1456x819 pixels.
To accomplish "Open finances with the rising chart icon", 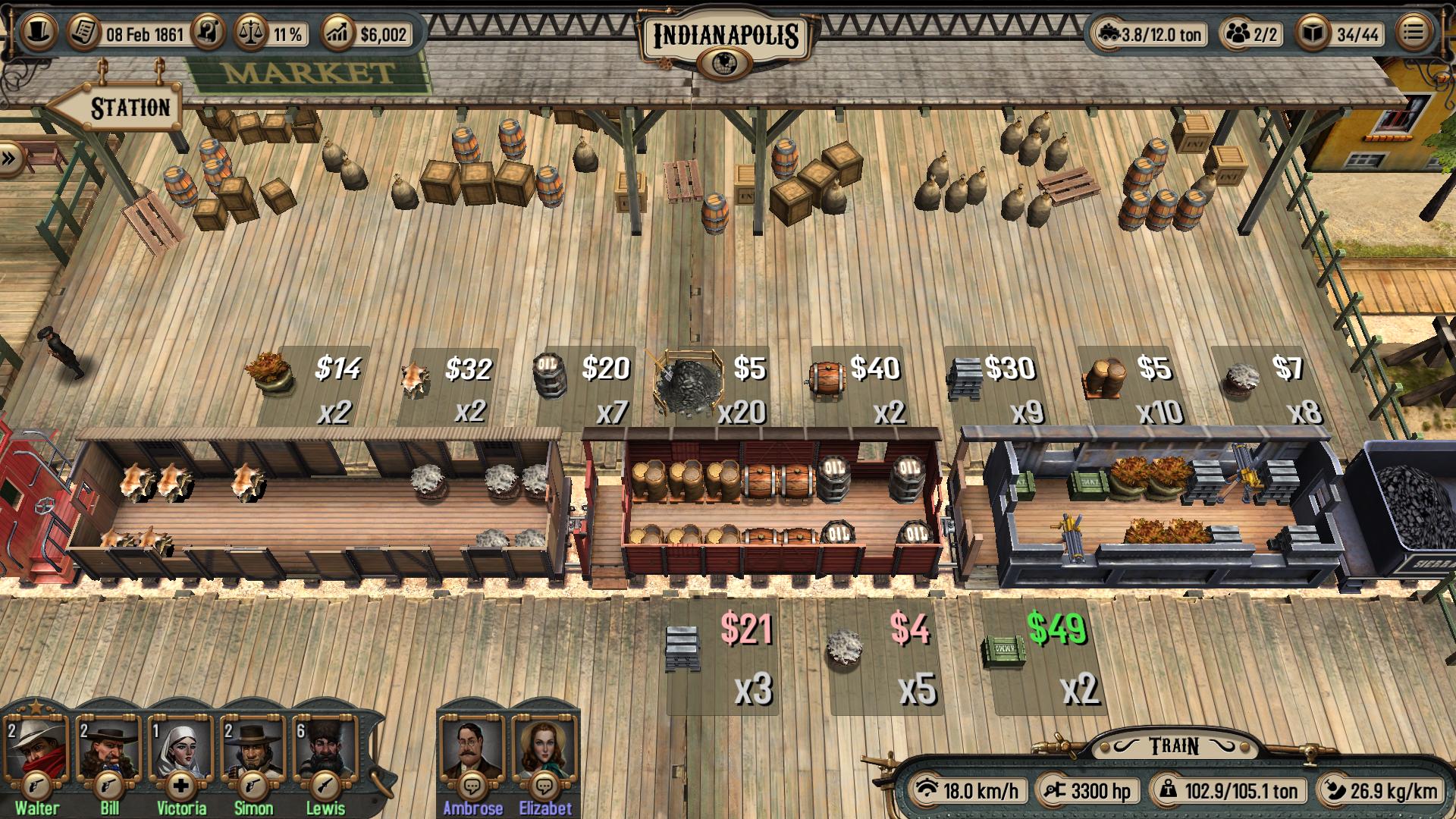I will point(339,32).
